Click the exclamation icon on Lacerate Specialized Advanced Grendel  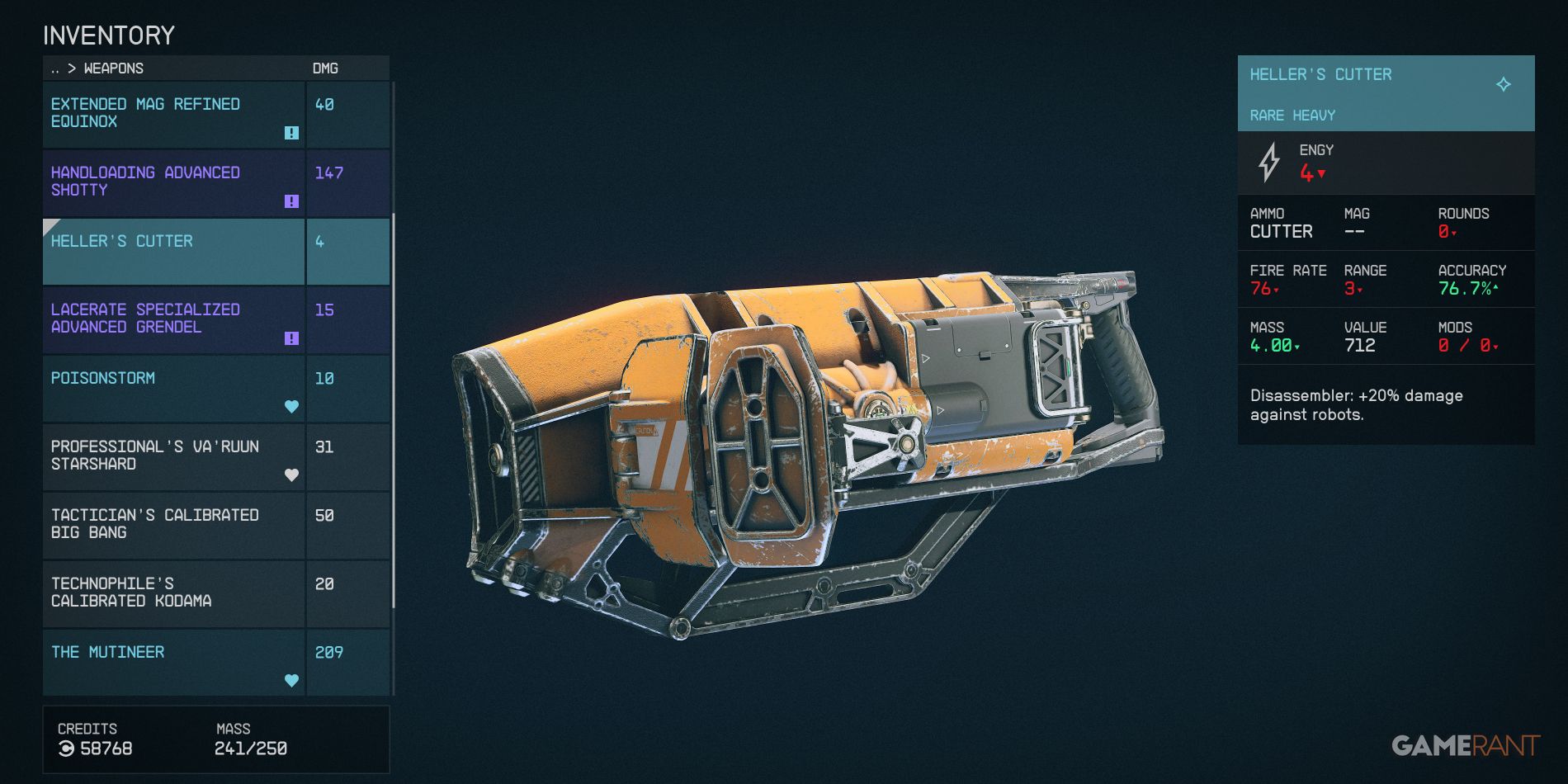point(290,338)
